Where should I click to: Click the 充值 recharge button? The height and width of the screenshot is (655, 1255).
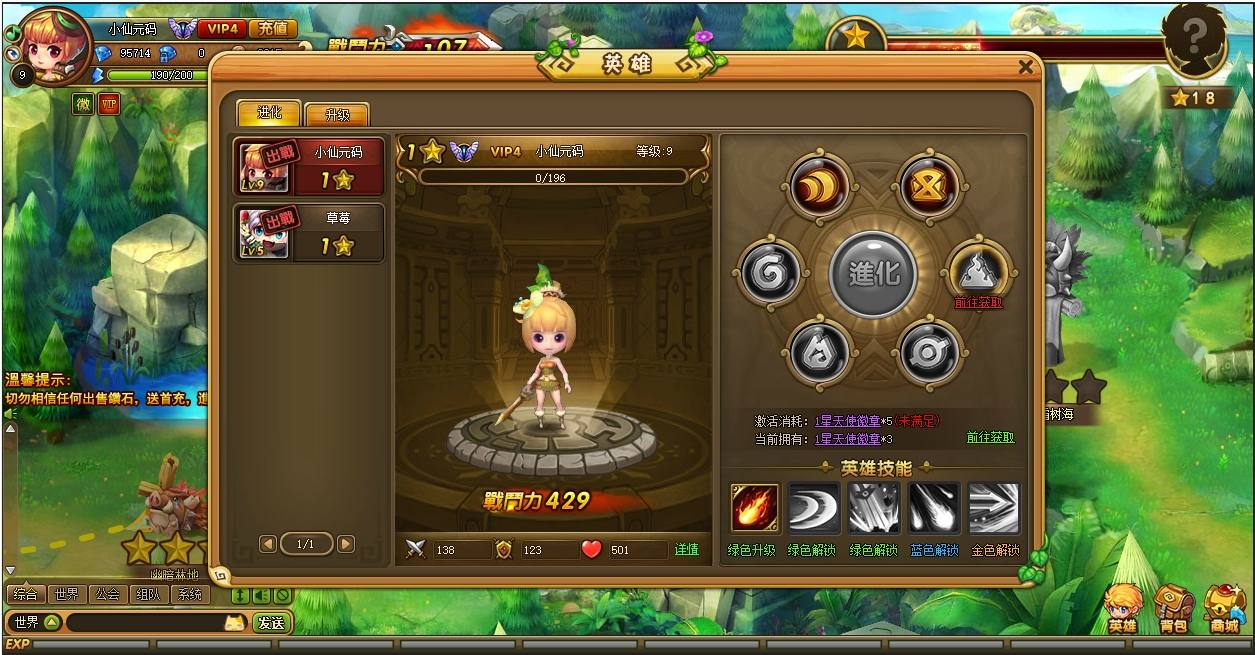coord(272,29)
